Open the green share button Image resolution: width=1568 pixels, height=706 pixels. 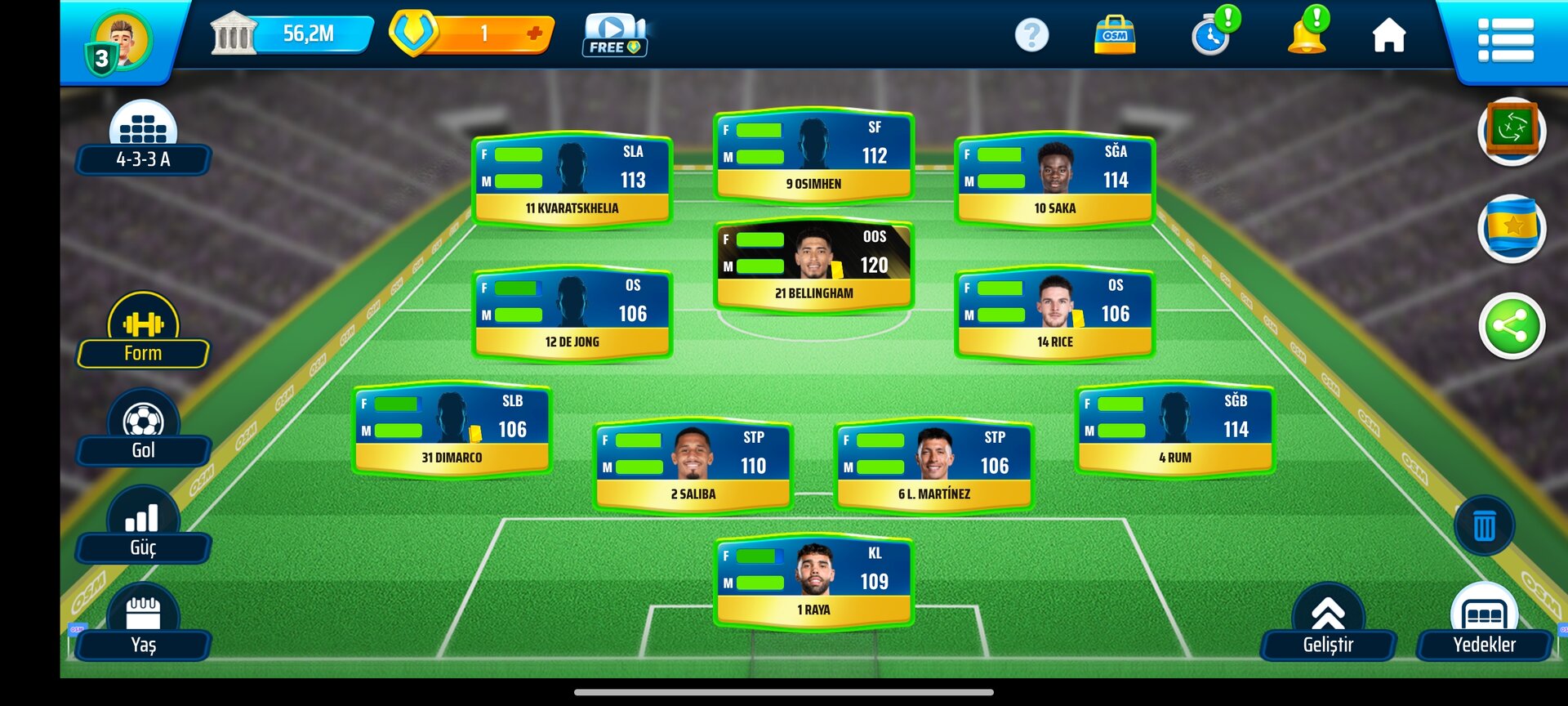[1512, 327]
